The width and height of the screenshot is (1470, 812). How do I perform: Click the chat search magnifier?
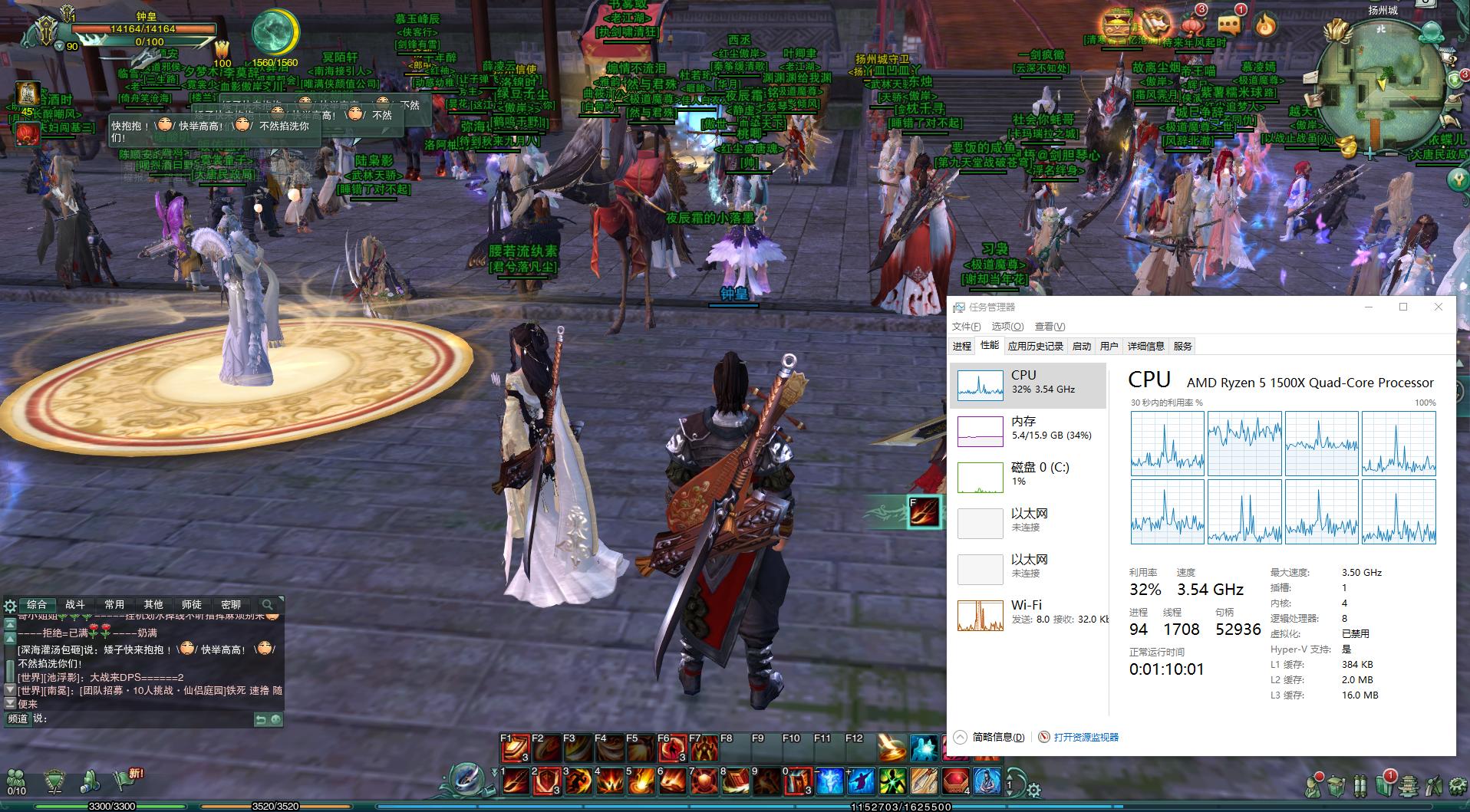click(x=267, y=604)
